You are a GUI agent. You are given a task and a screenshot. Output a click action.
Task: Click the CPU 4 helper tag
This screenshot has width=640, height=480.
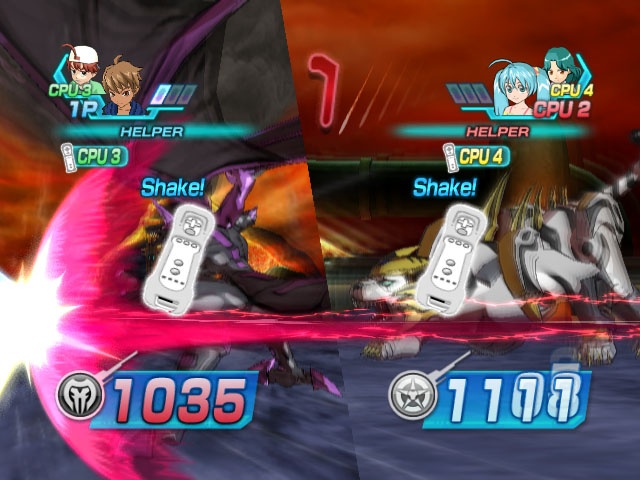click(x=477, y=156)
